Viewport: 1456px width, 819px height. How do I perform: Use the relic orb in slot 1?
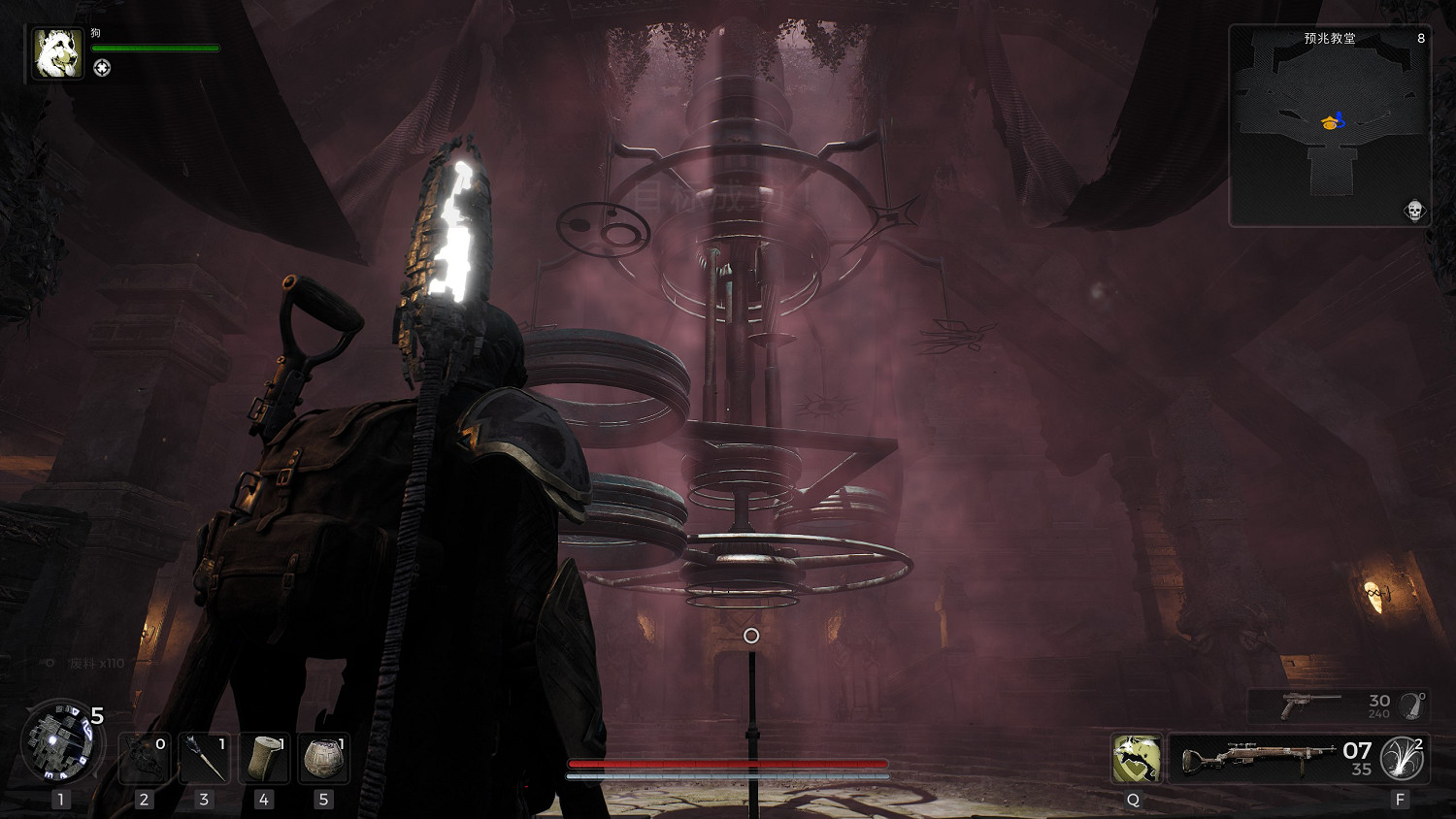(x=60, y=742)
